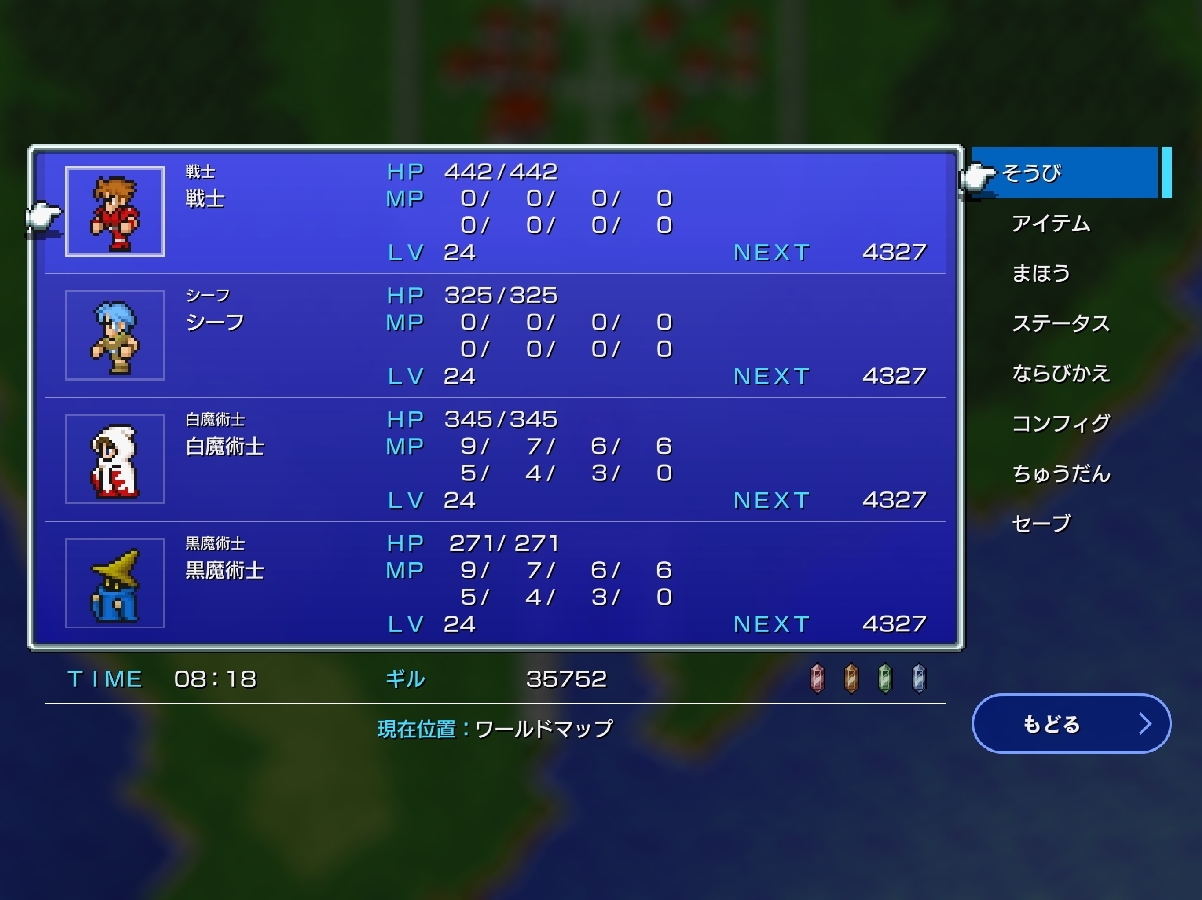Select セーブ to save game
The height and width of the screenshot is (900, 1202).
pos(1041,523)
